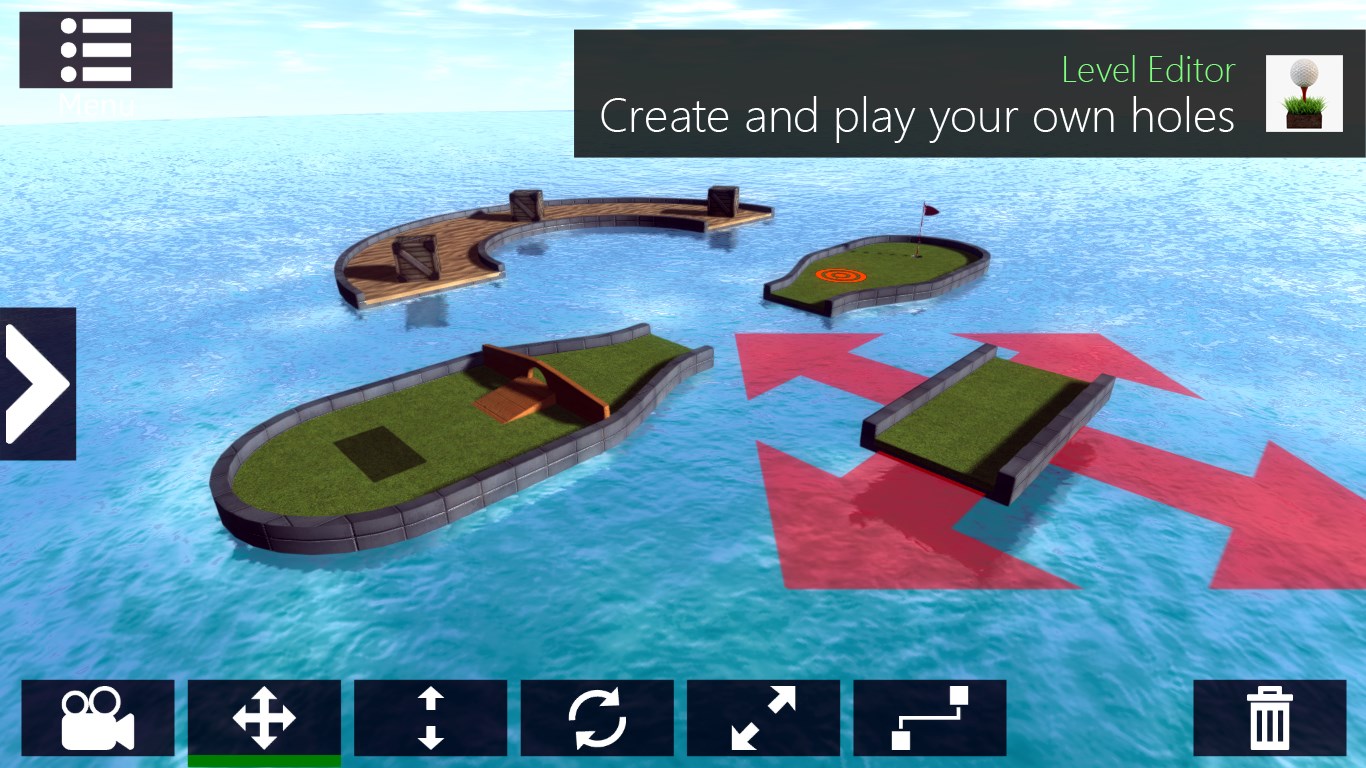
Task: Click the trash delete icon
Action: click(x=1268, y=717)
